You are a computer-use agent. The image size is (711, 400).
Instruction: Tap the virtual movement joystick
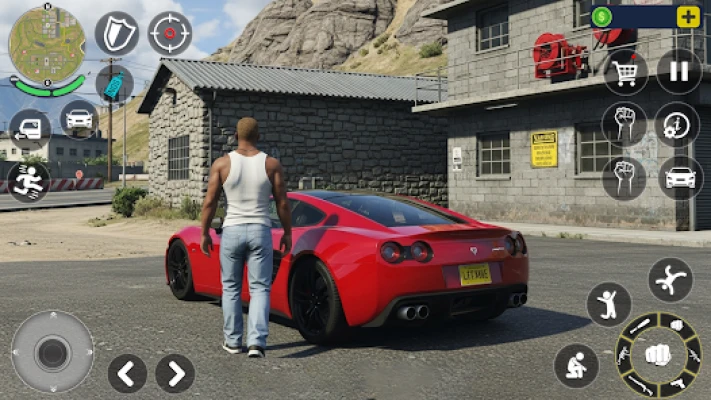point(52,351)
